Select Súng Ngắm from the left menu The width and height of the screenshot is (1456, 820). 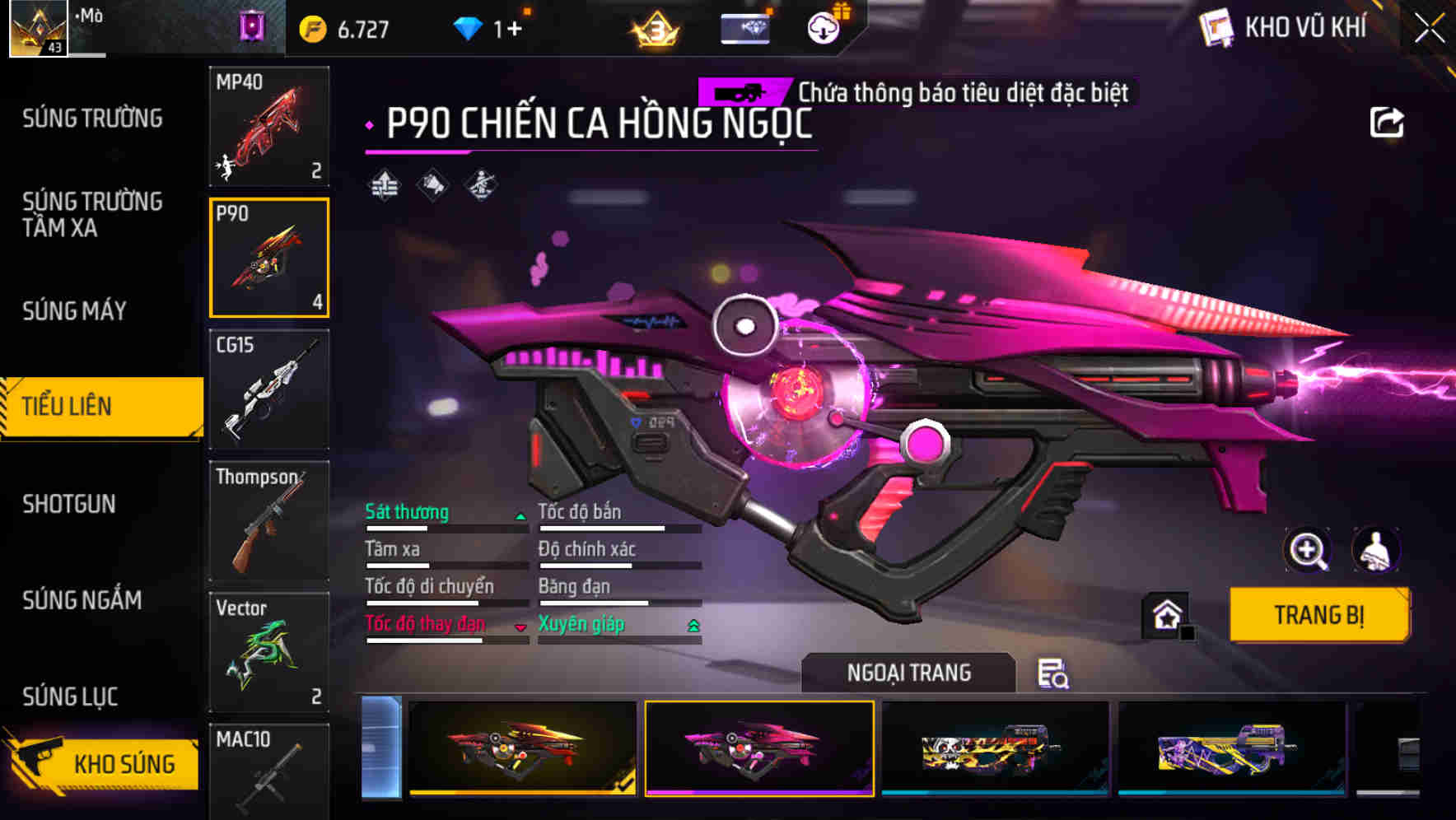(82, 601)
